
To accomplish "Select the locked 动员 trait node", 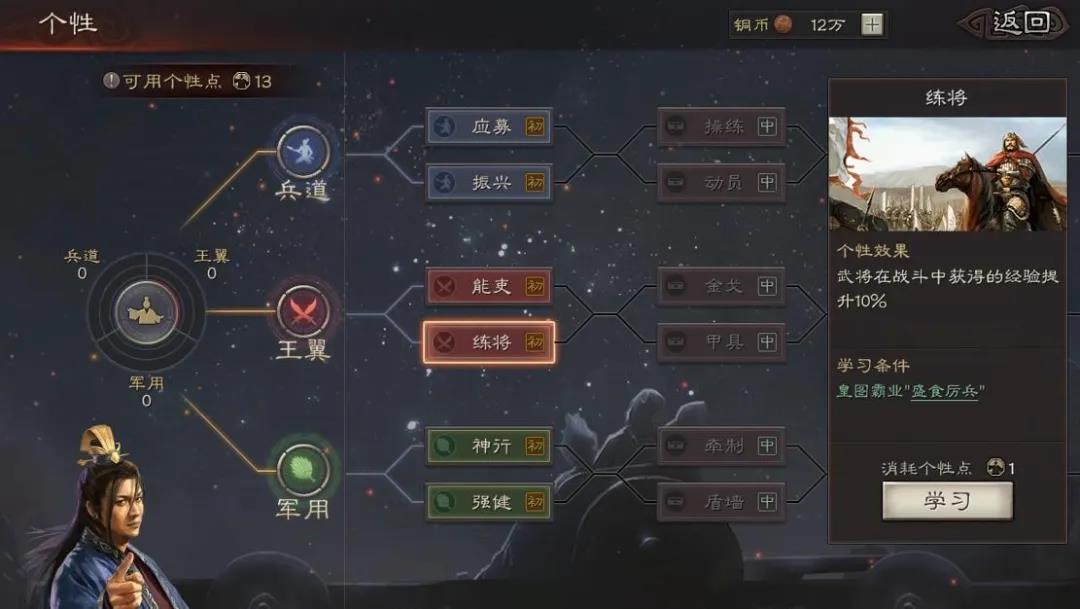I will point(721,183).
